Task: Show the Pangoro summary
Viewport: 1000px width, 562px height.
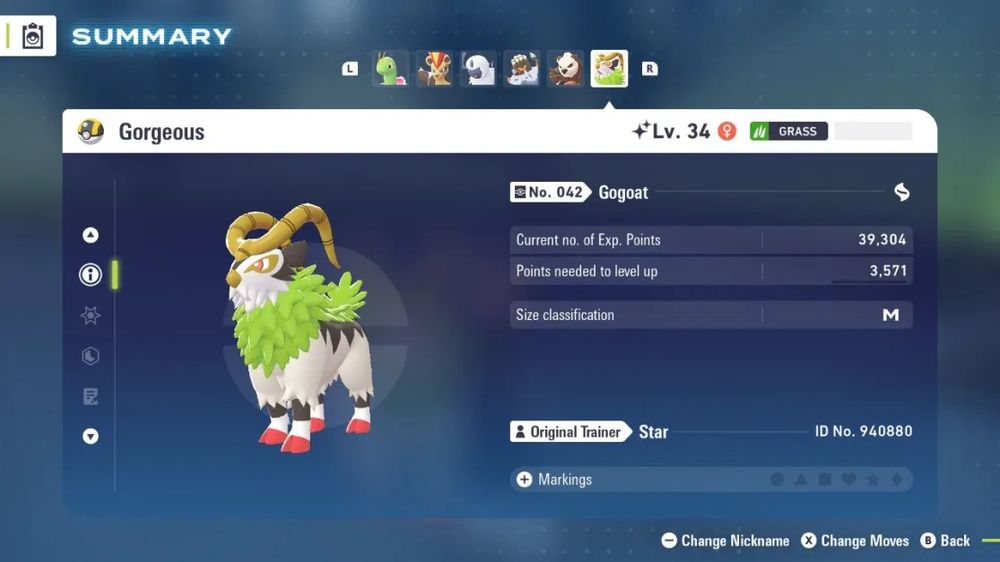Action: coord(565,69)
